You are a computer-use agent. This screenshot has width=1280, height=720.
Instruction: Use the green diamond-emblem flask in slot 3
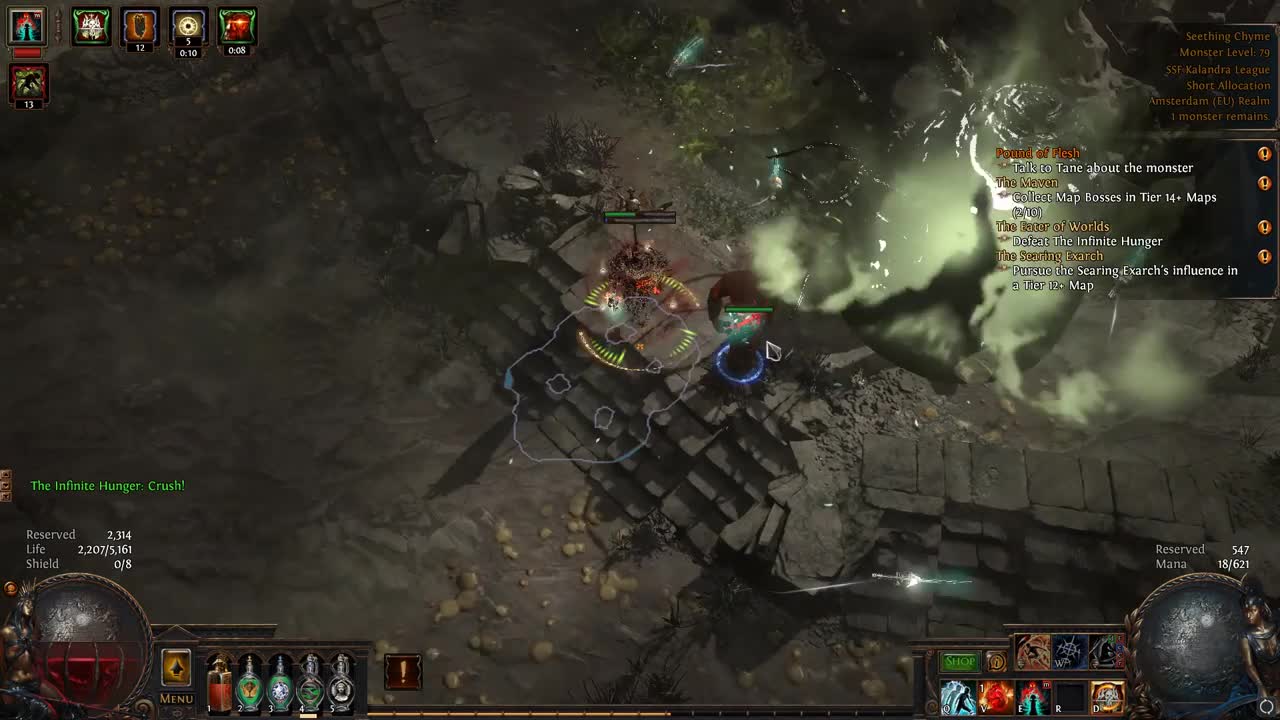(x=281, y=683)
